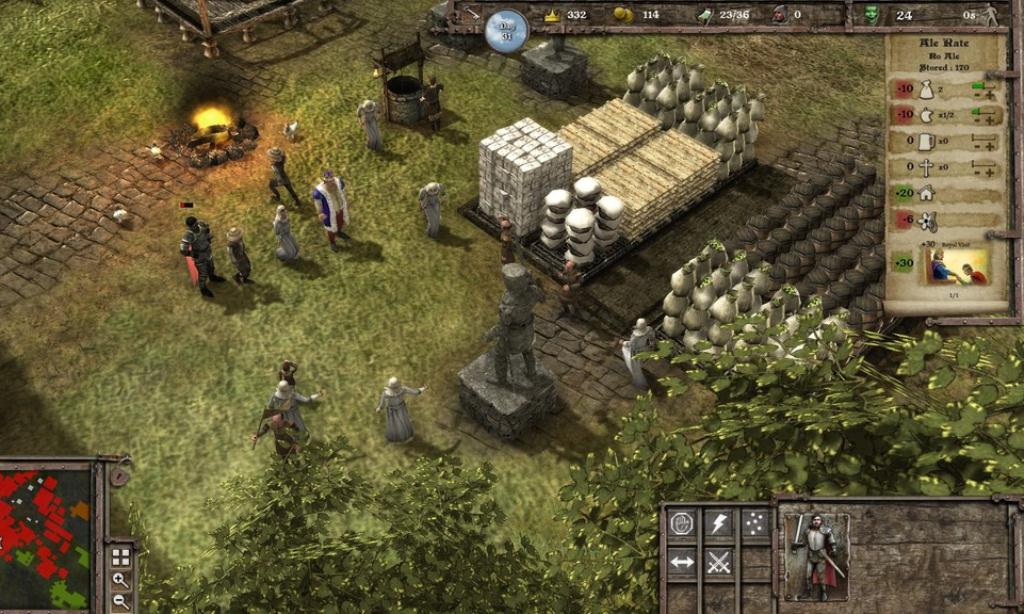
Task: Toggle the four-square grid button by minimap
Action: point(120,557)
